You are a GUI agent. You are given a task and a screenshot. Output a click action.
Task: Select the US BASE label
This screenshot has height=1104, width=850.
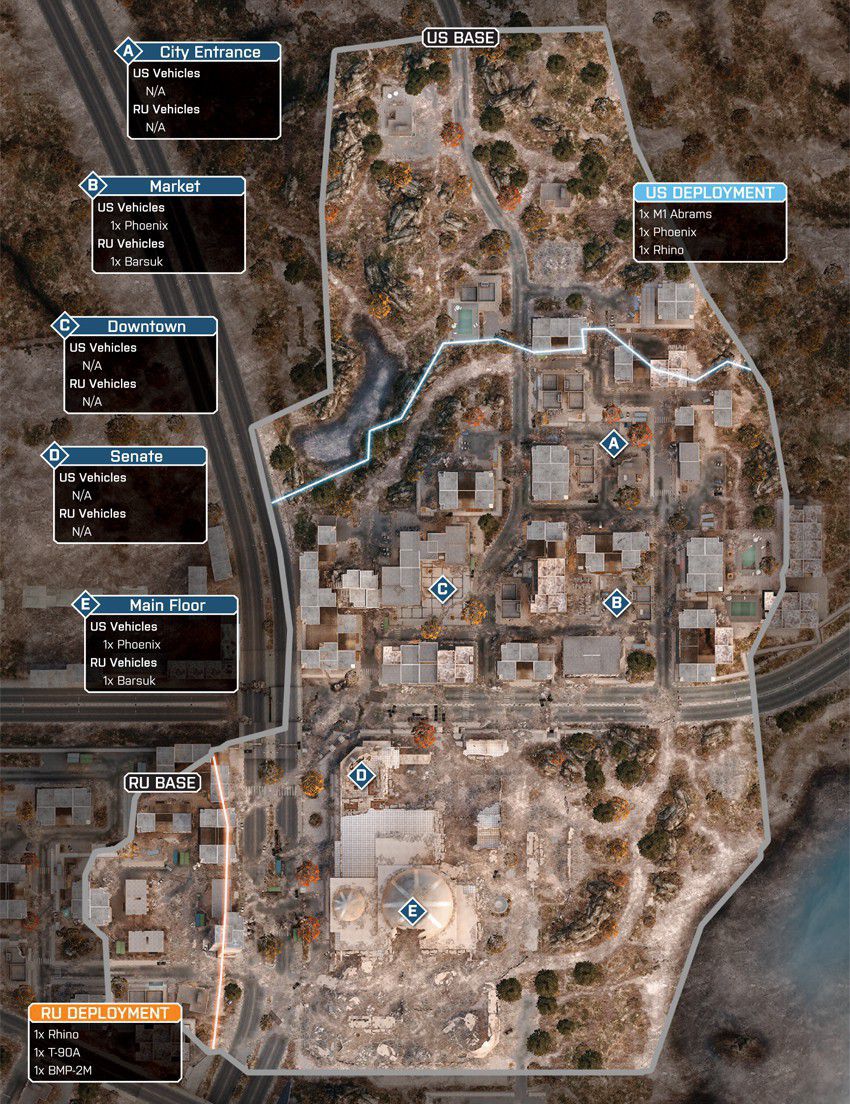[460, 38]
